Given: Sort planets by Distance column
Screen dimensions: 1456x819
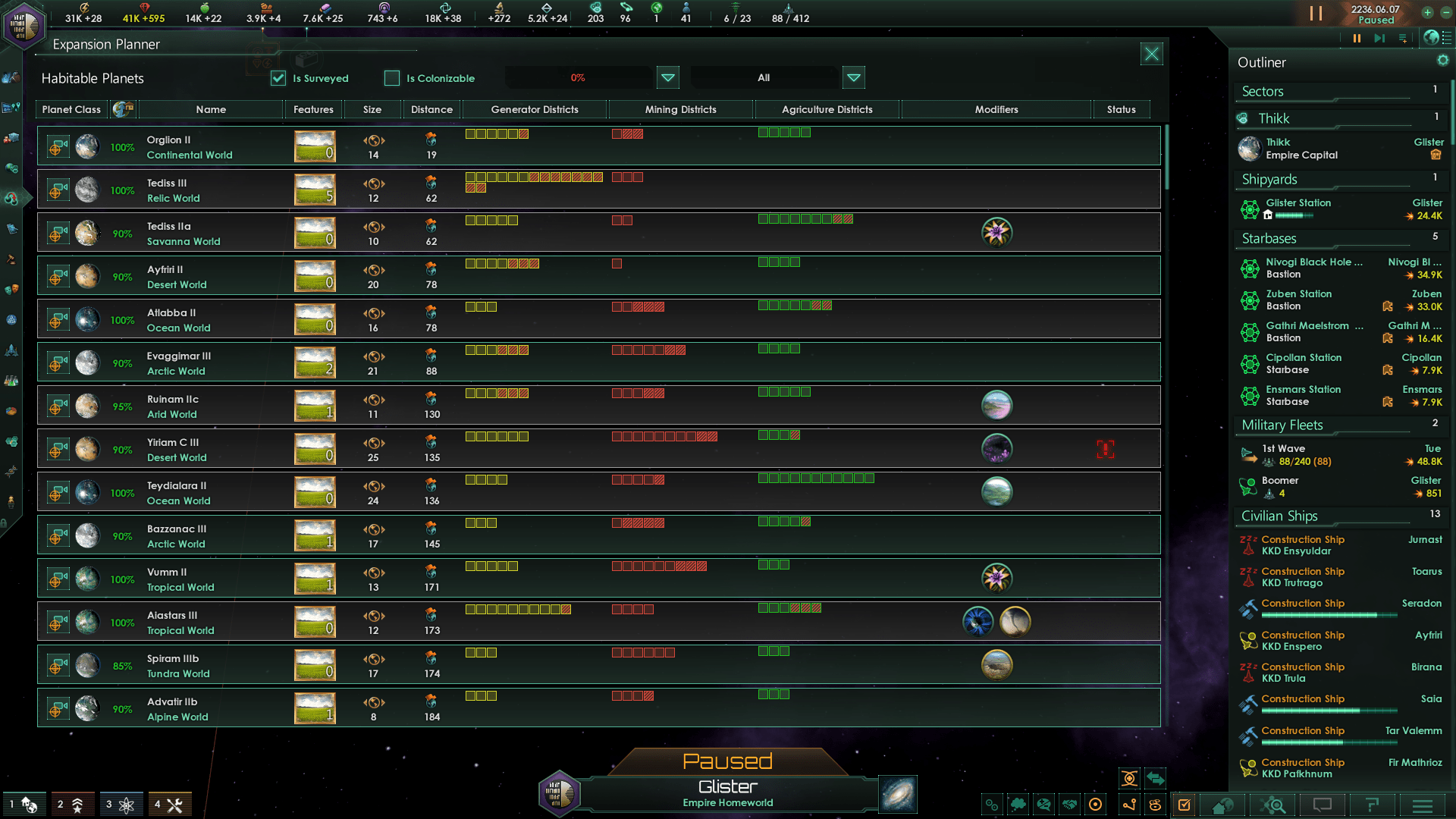Looking at the screenshot, I should (431, 109).
